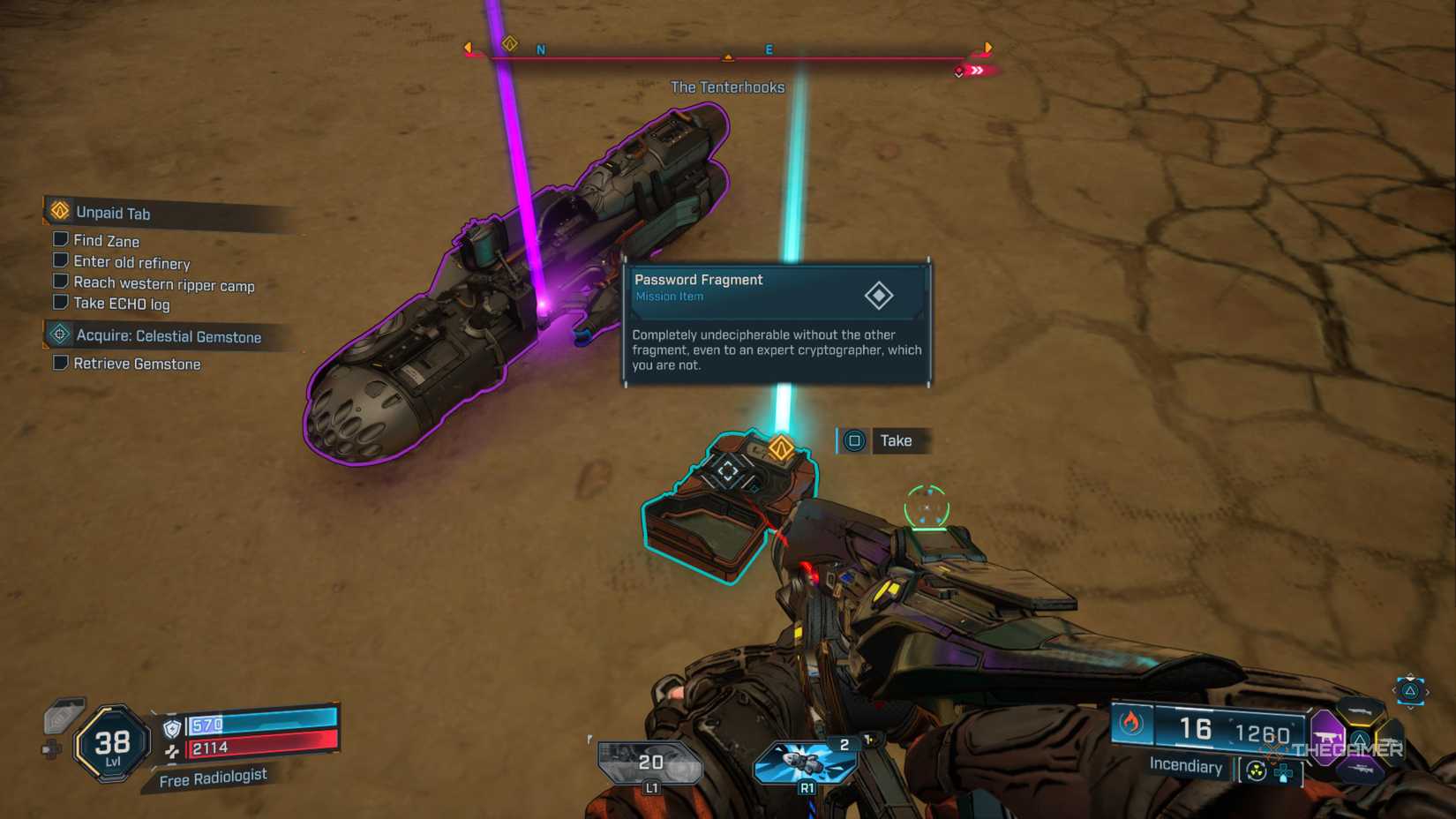This screenshot has width=1456, height=819.
Task: Select the Mission Item diamond icon on the tooltip
Action: pyautogui.click(x=880, y=296)
